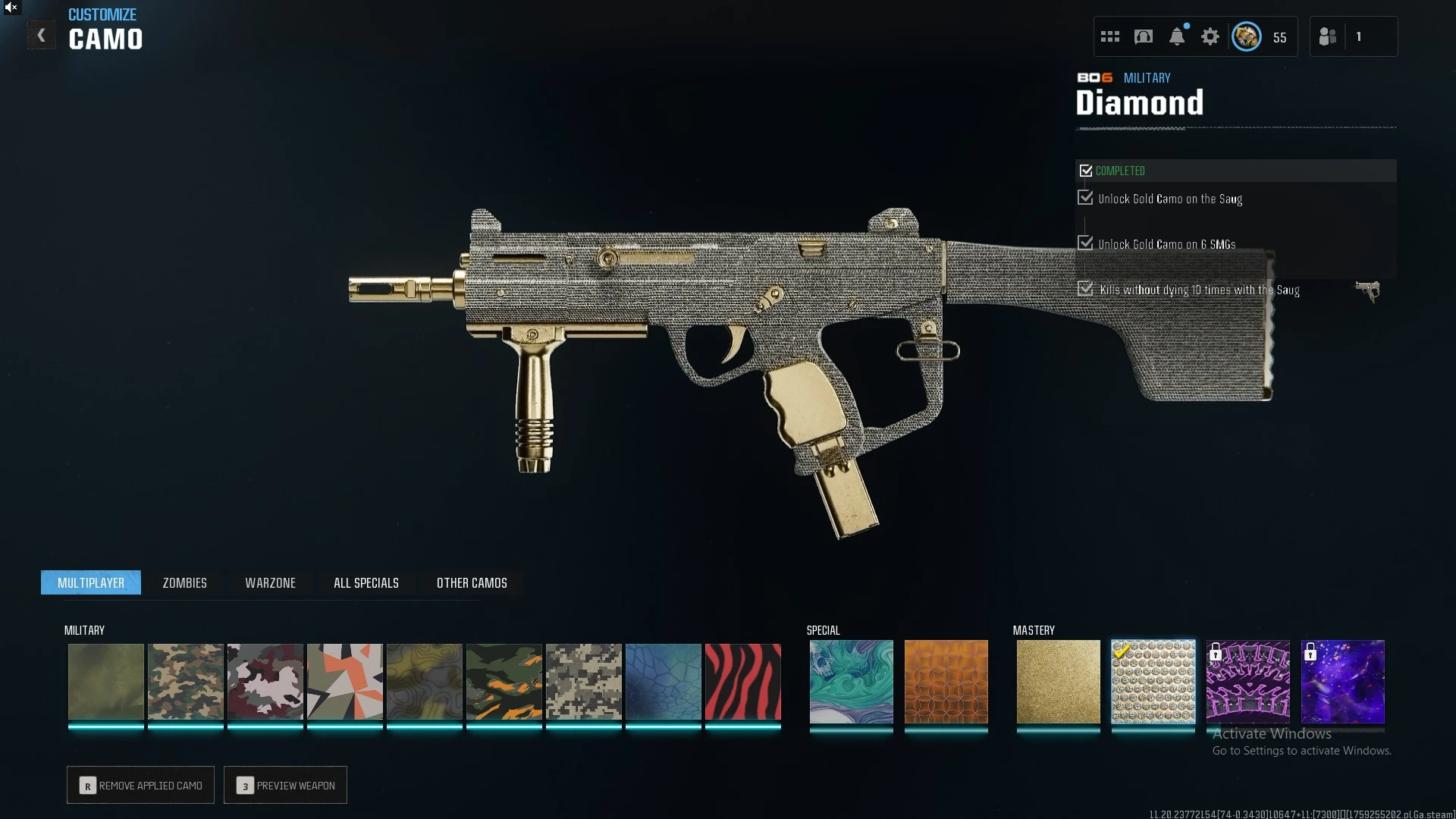
Task: Open the settings gear icon
Action: (1210, 36)
